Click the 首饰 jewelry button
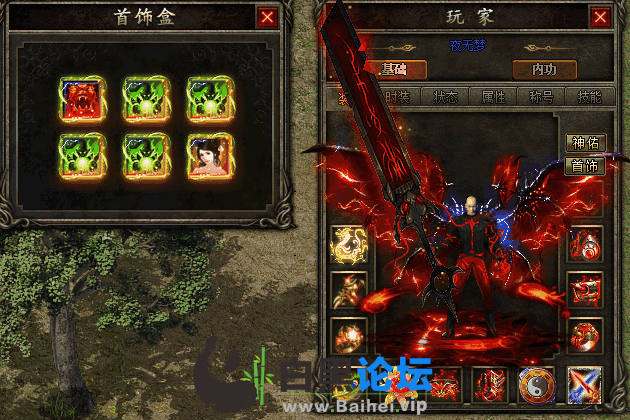Image resolution: width=630 pixels, height=420 pixels. (585, 166)
